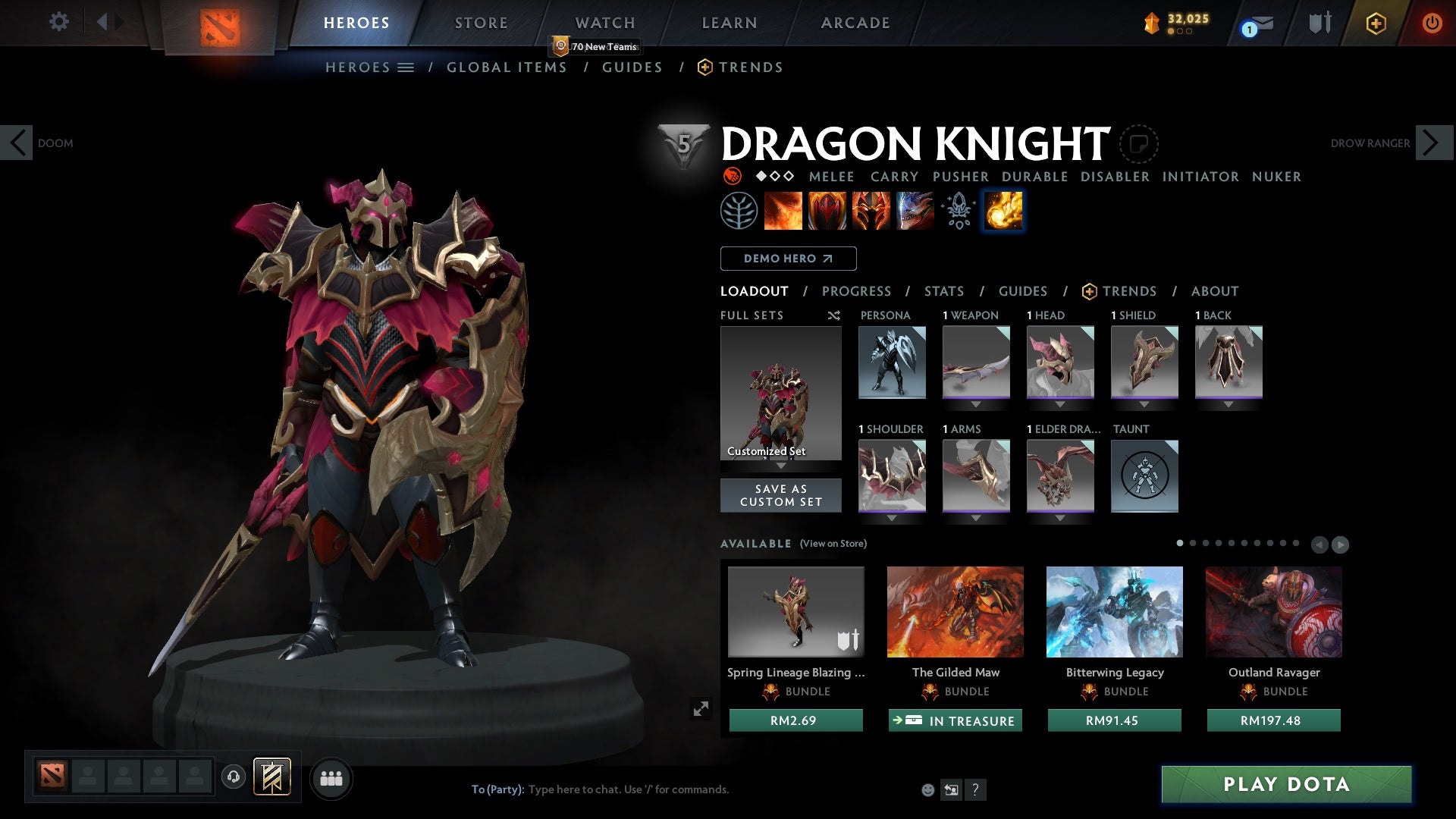Screen dimensions: 1456x819
Task: Select the Breathe Fire ability icon
Action: coord(783,212)
